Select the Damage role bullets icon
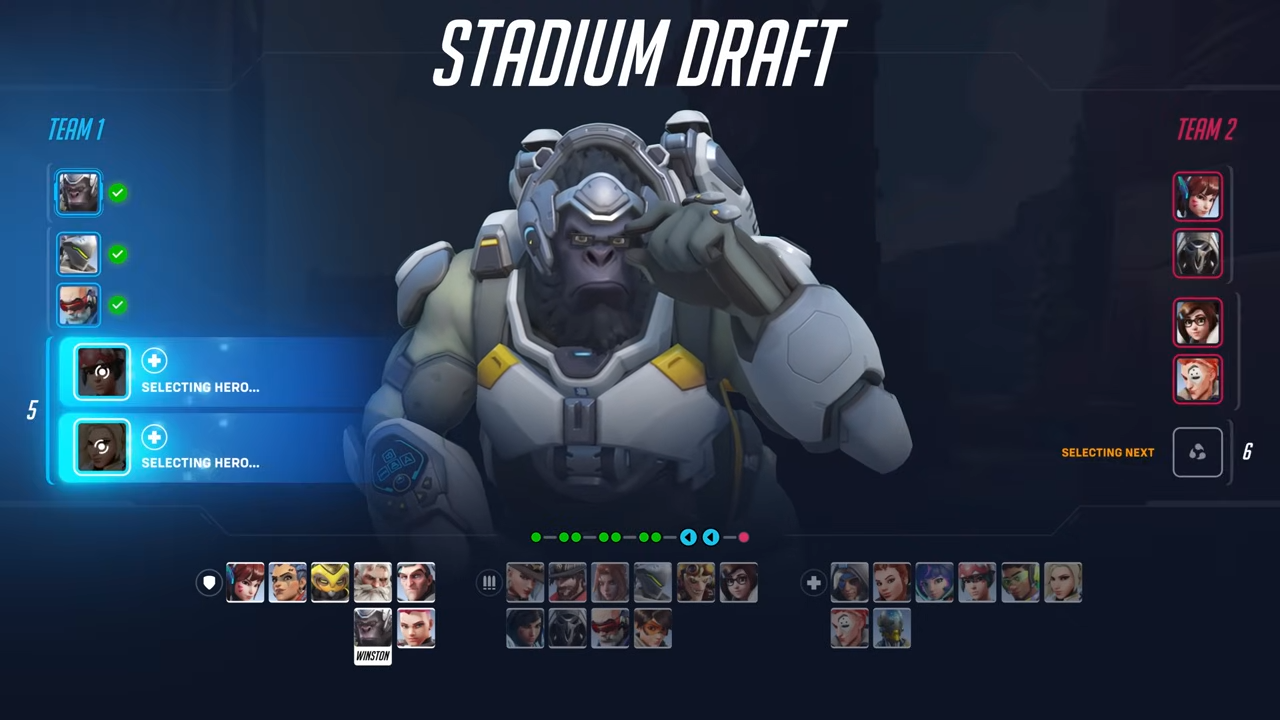Viewport: 1280px width, 720px height. click(489, 583)
